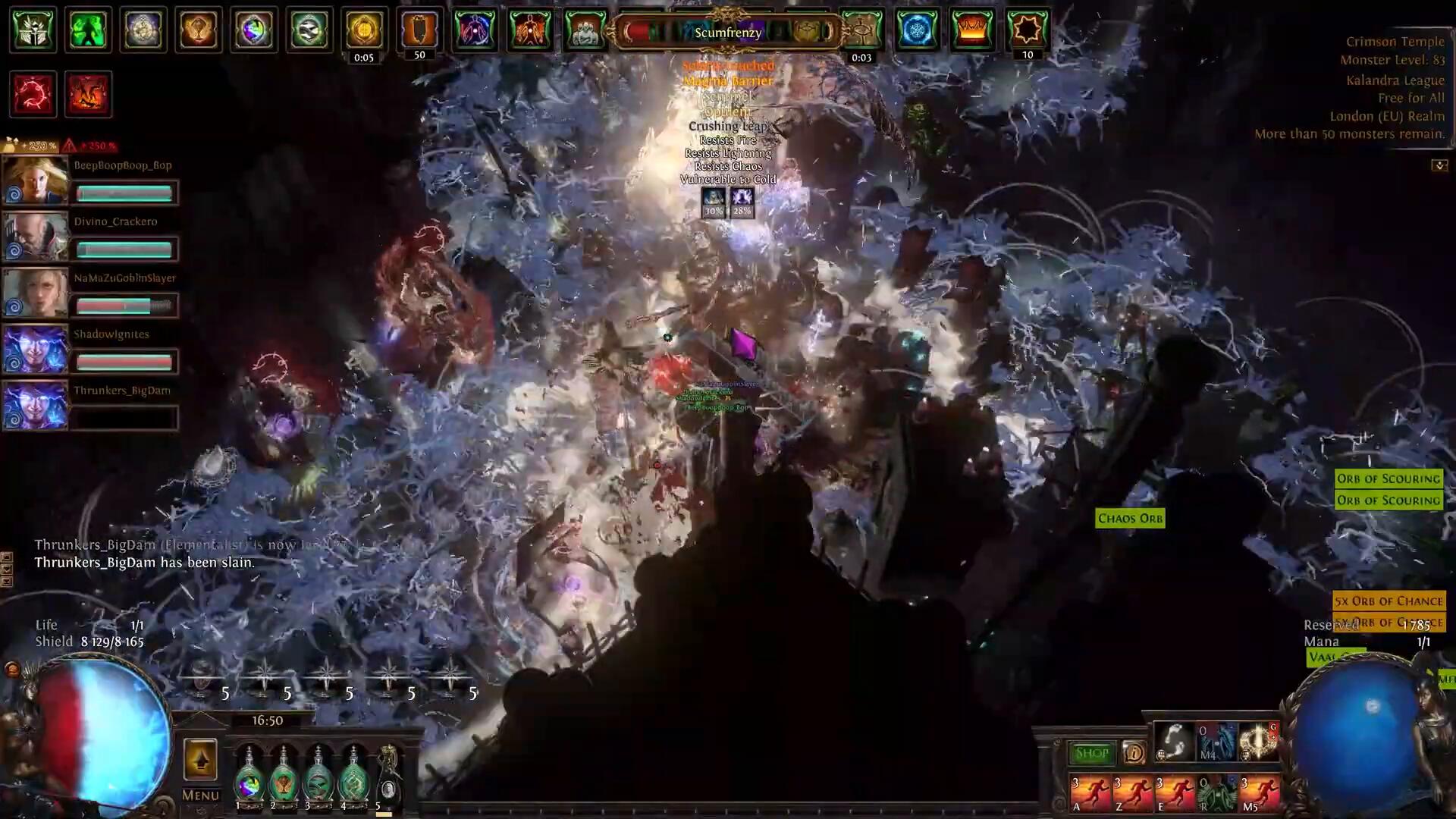This screenshot has width=1456, height=819.
Task: Click the red thorned circle debuff icon
Action: pos(33,94)
